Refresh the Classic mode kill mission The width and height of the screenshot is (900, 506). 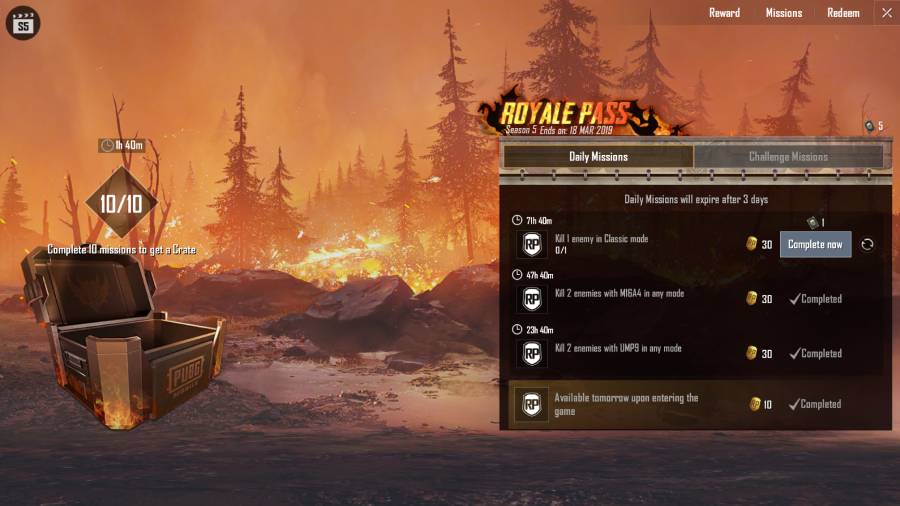867,244
